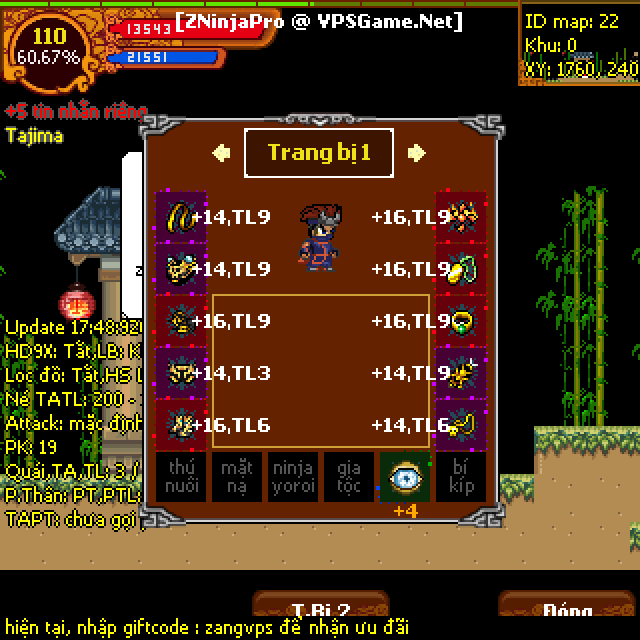Click the empty thú nuôi pet slot
This screenshot has width=640, height=640.
181,476
